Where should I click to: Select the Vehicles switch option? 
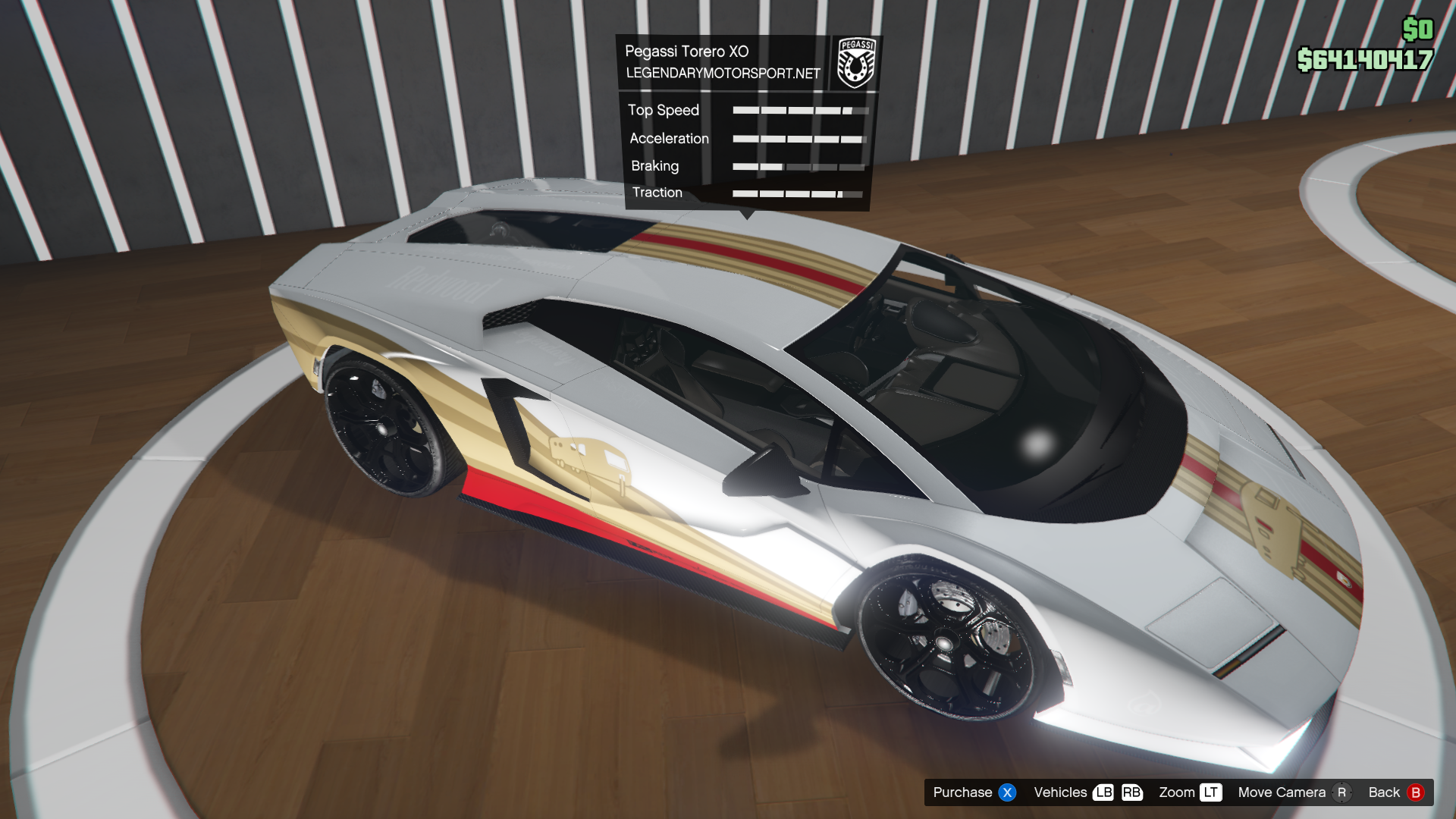pos(1087,792)
